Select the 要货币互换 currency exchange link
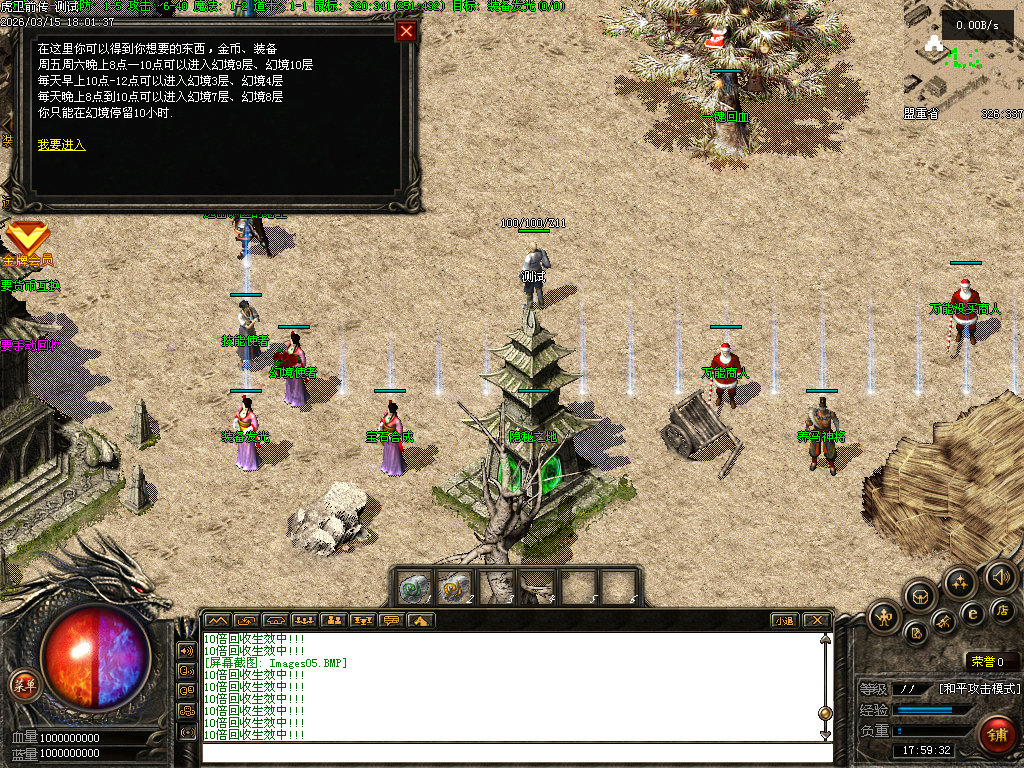The image size is (1024, 768). pyautogui.click(x=30, y=286)
